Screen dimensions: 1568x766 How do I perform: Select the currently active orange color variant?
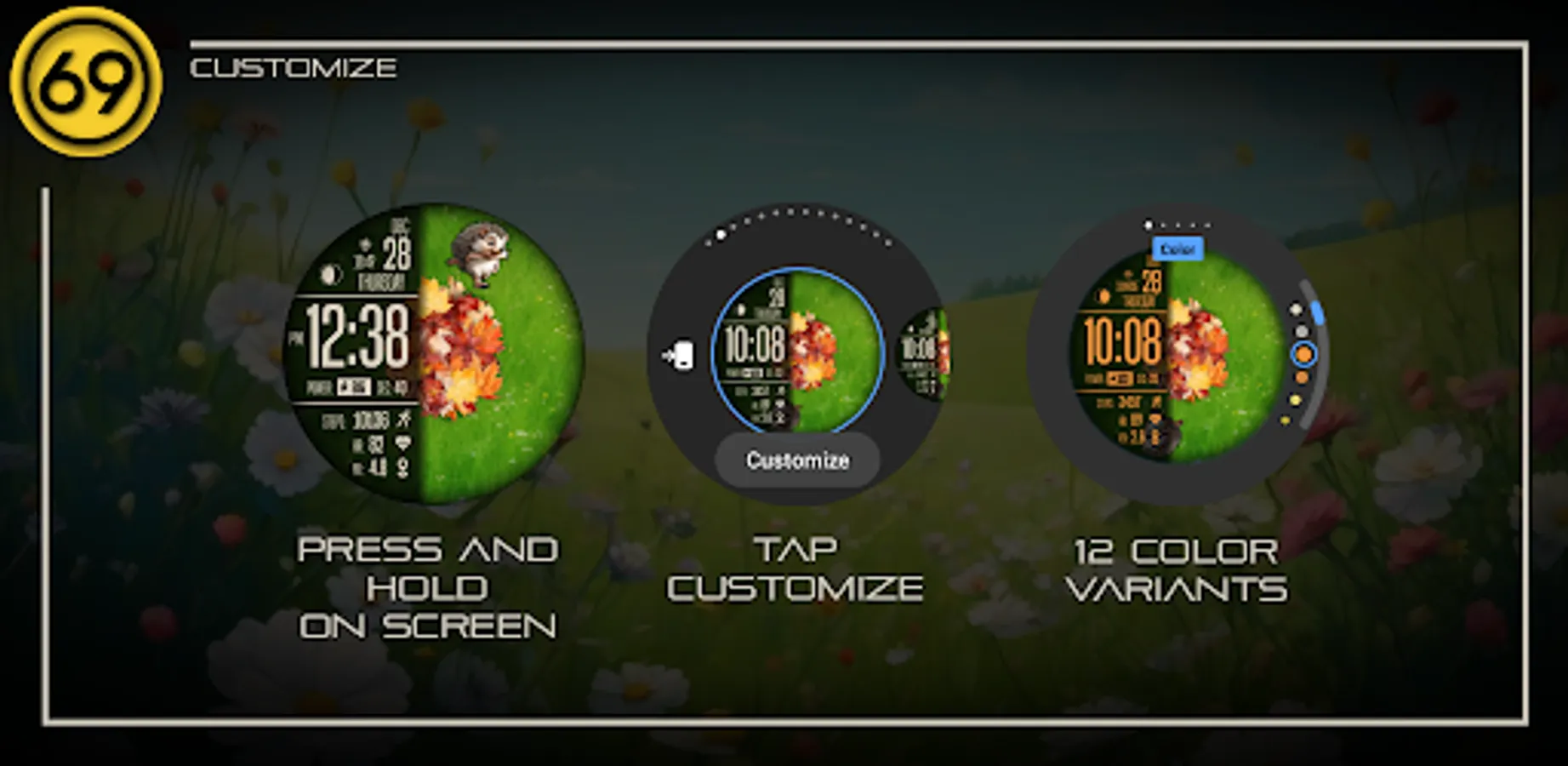pos(1304,353)
